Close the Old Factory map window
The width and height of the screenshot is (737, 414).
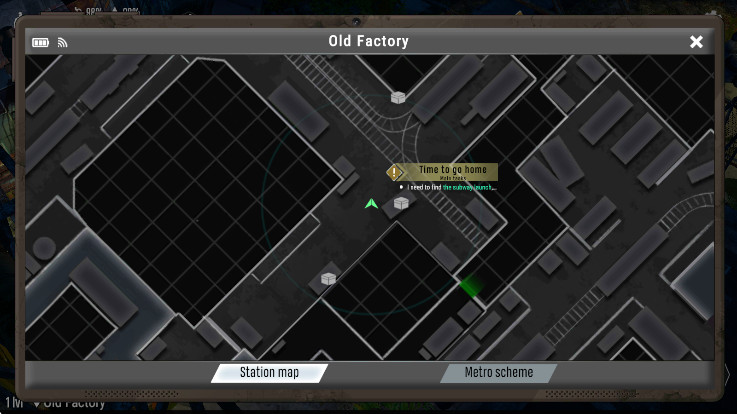pos(696,42)
